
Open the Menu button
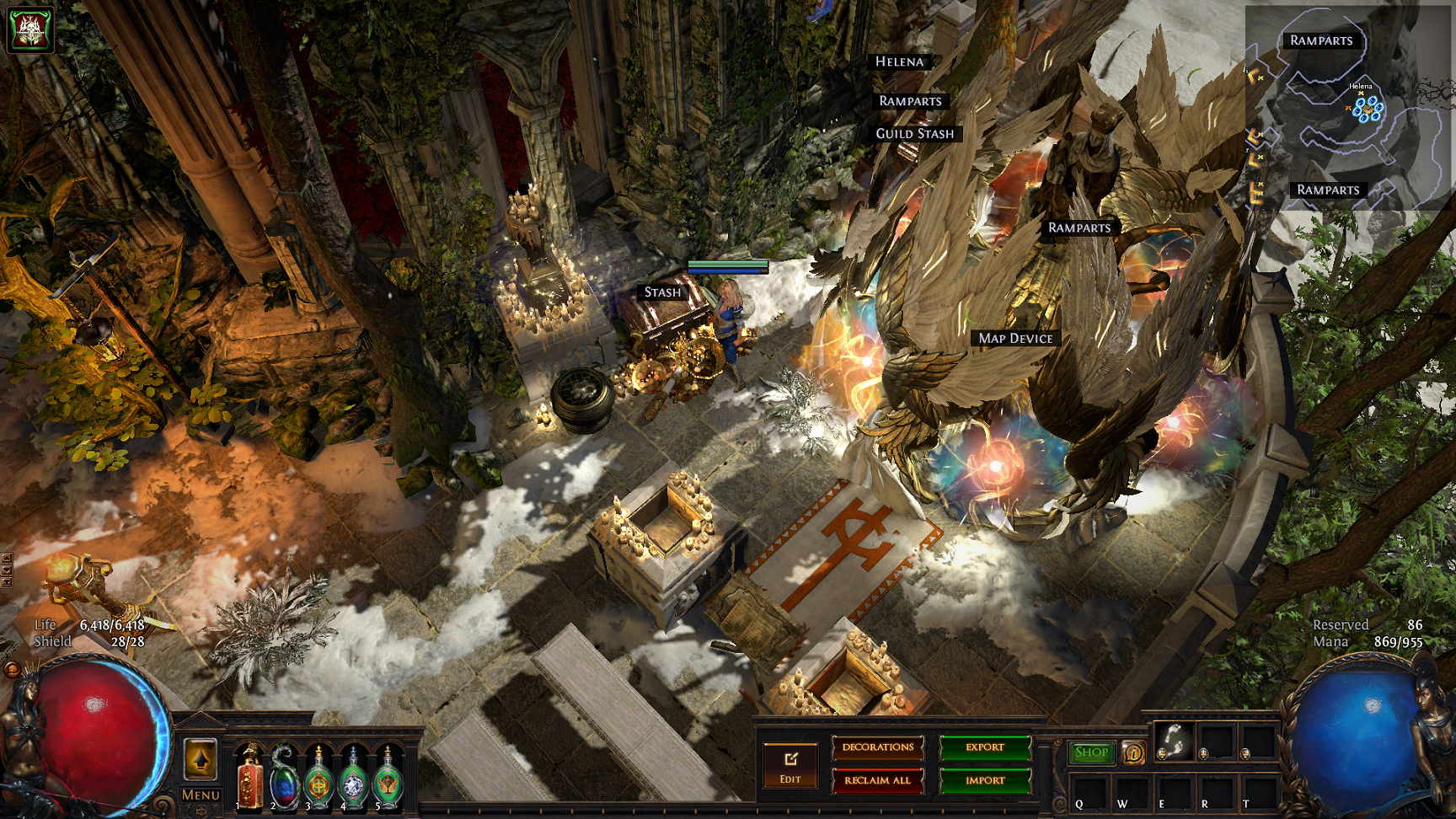(x=201, y=795)
